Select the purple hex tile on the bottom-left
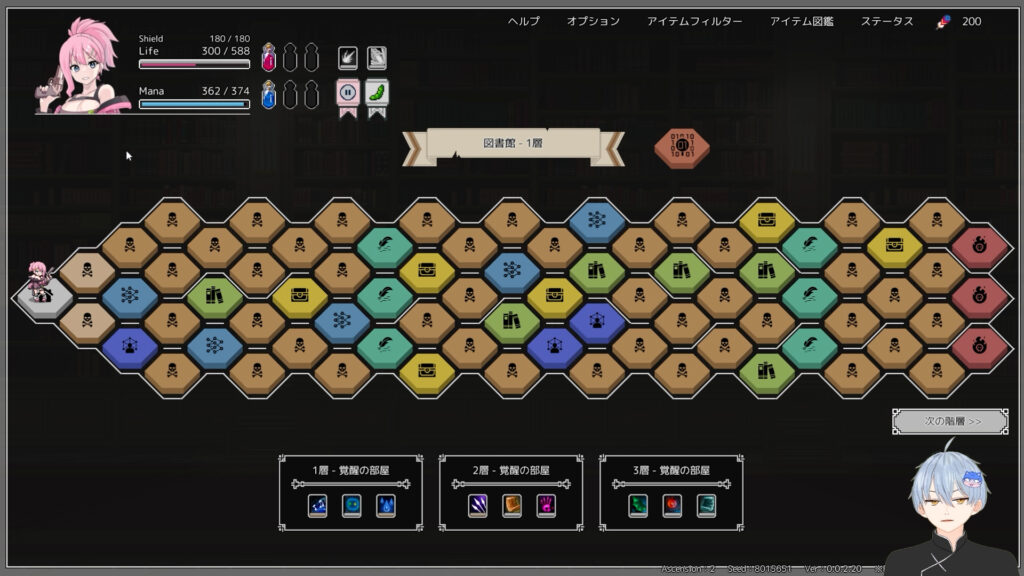This screenshot has height=576, width=1024. tap(129, 346)
